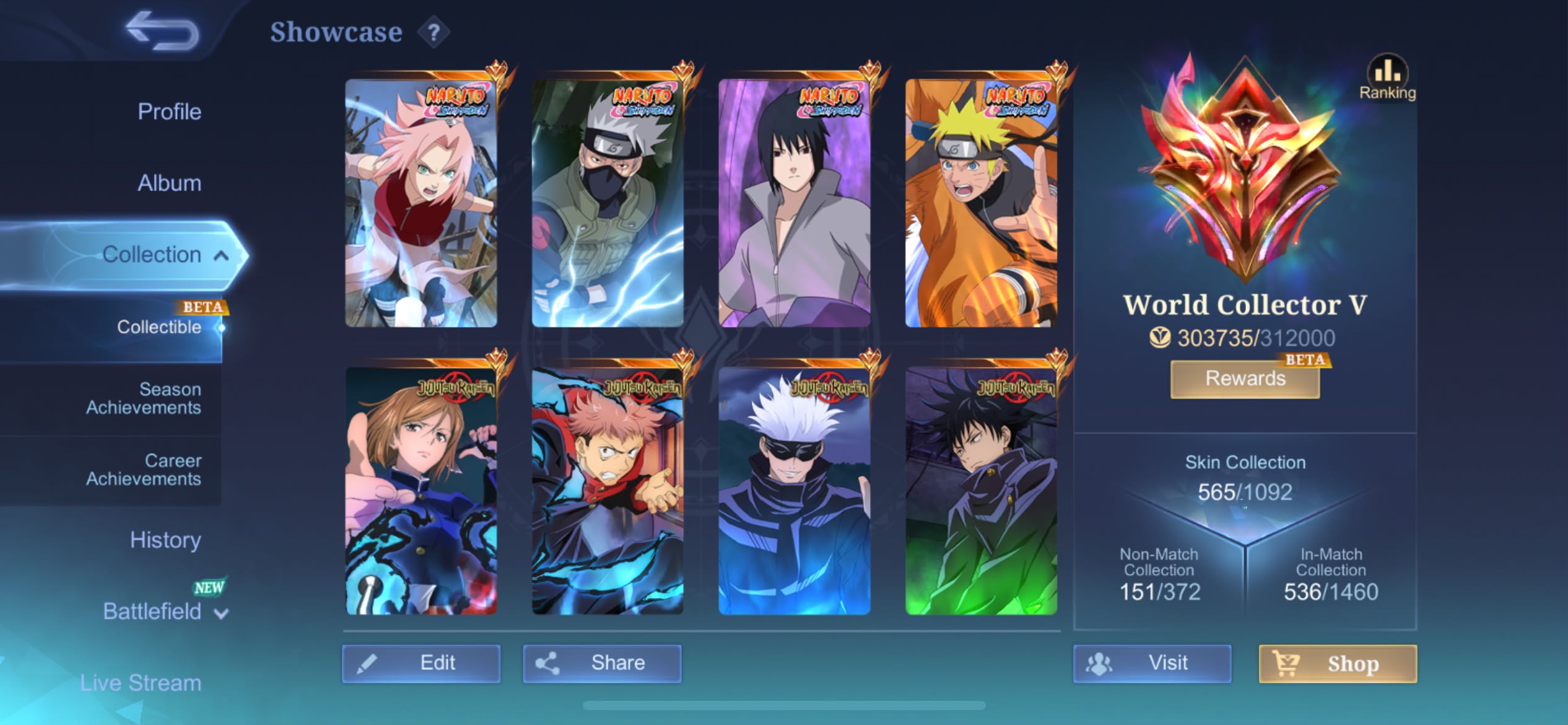Open the Profile tab
This screenshot has width=1568, height=725.
pos(169,112)
